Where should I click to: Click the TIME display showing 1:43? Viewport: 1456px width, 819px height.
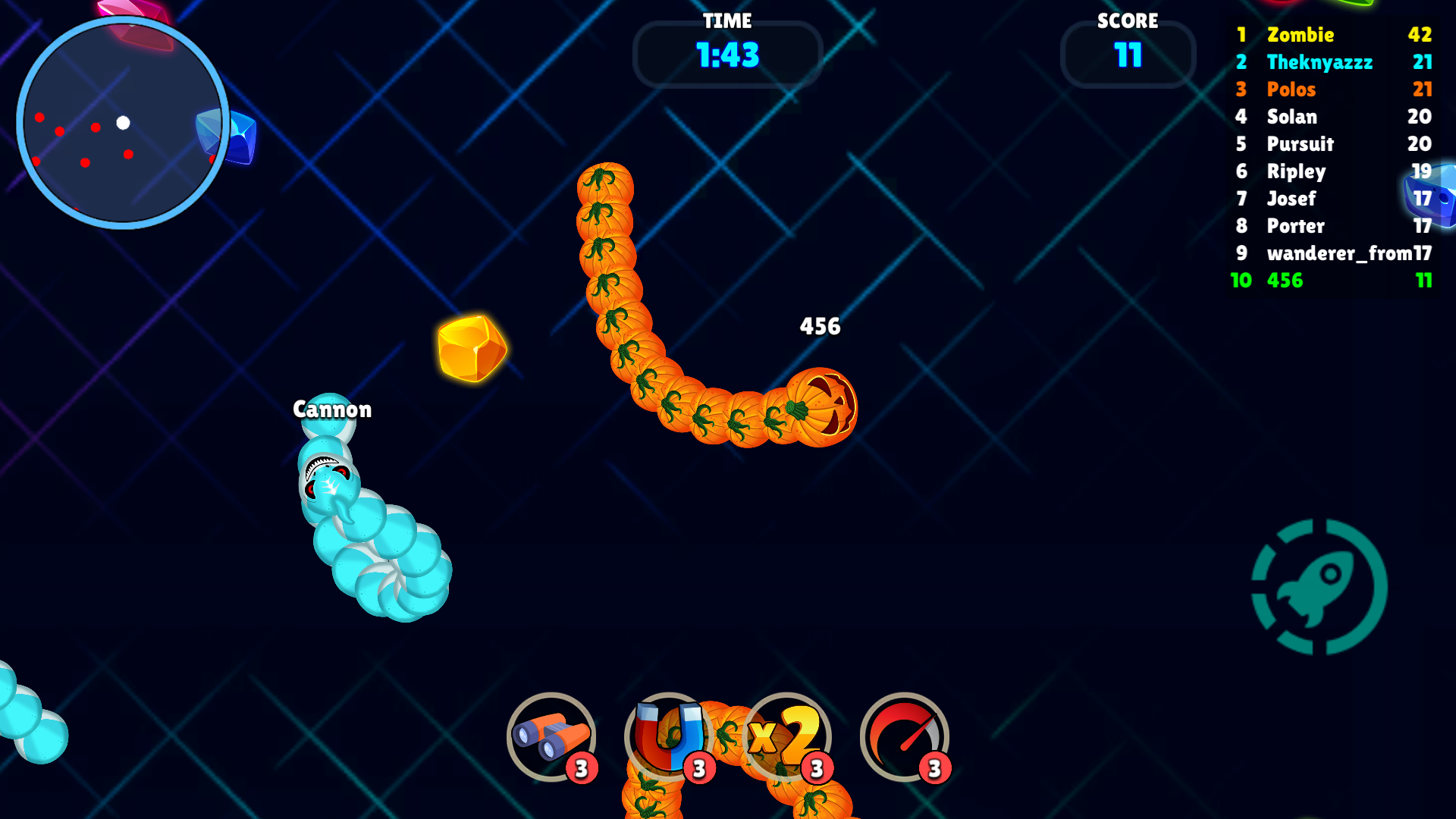pos(726,54)
